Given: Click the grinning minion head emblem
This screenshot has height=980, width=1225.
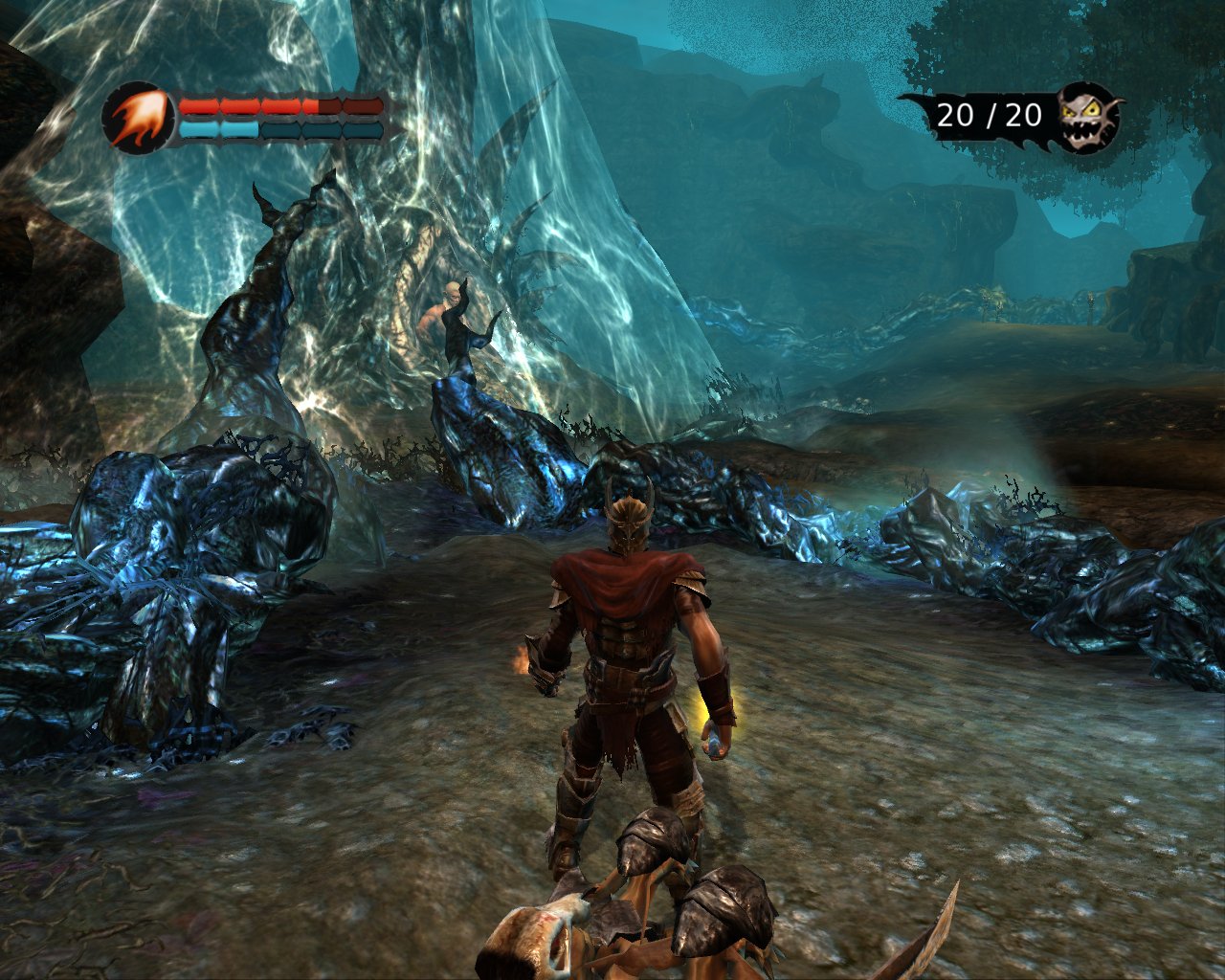Looking at the screenshot, I should (1087, 117).
